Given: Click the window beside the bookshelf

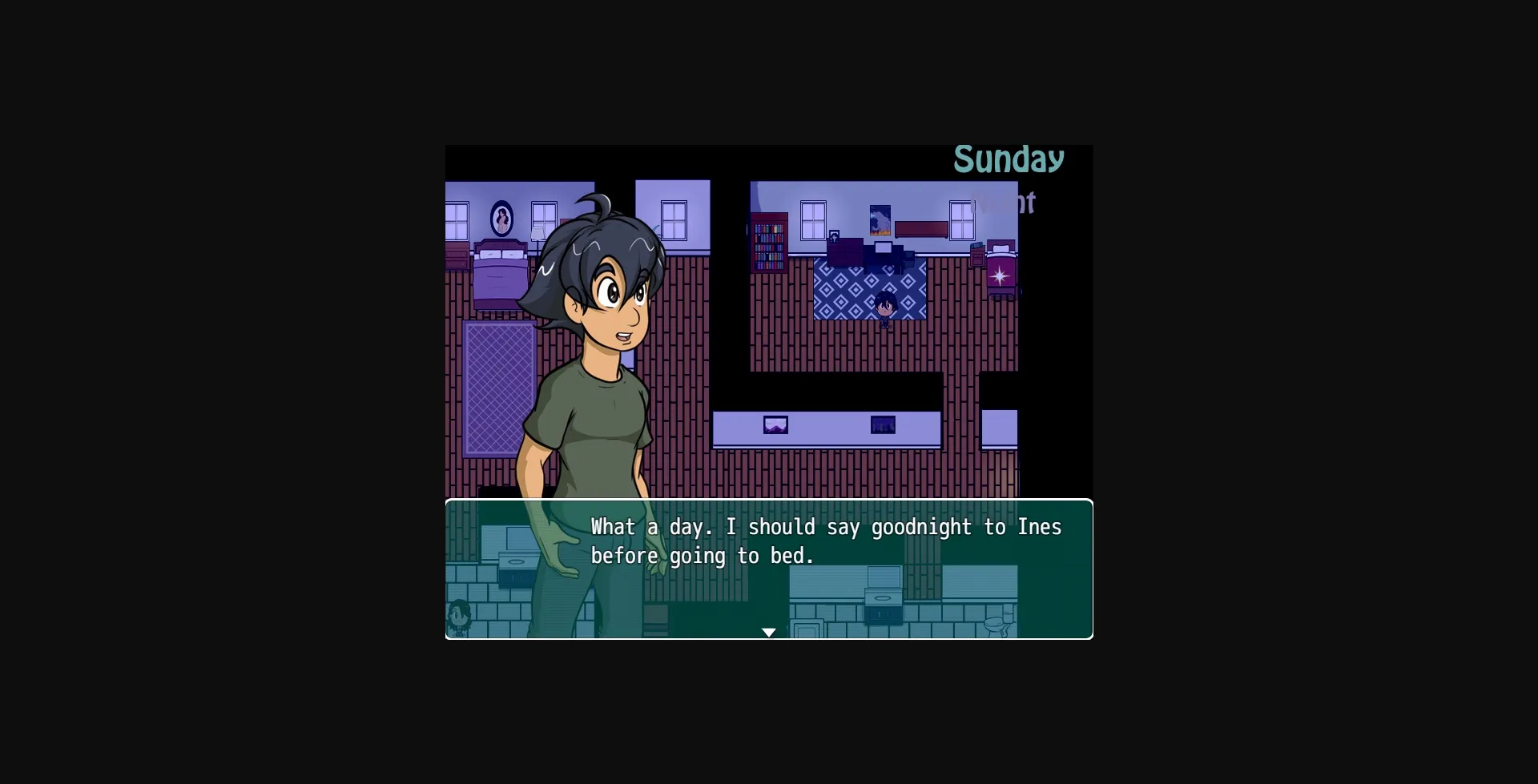Looking at the screenshot, I should click(x=812, y=220).
